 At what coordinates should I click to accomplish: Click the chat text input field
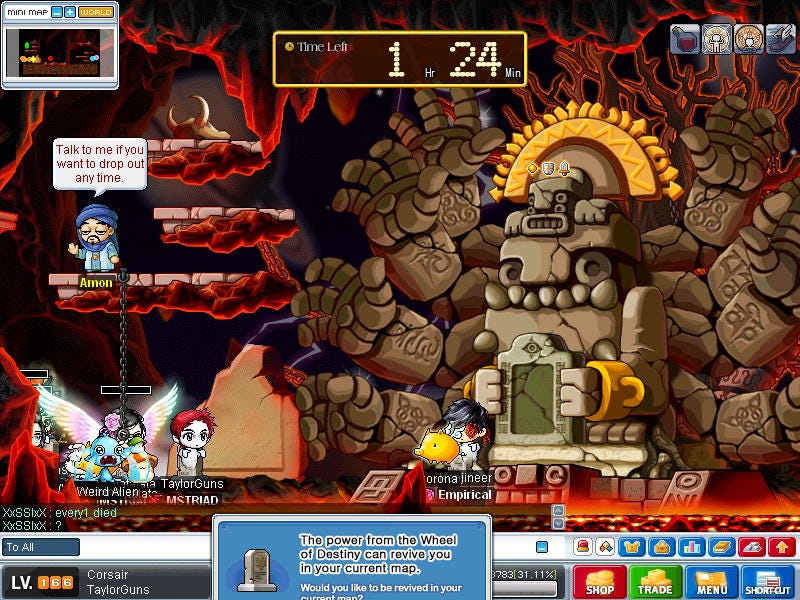[300, 547]
